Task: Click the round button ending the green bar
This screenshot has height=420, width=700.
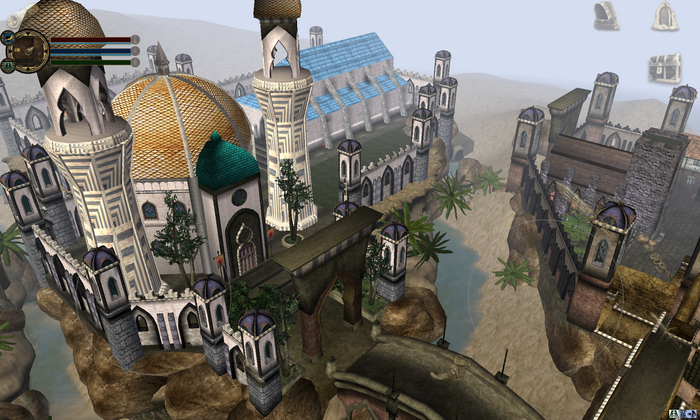Action: pos(135,61)
